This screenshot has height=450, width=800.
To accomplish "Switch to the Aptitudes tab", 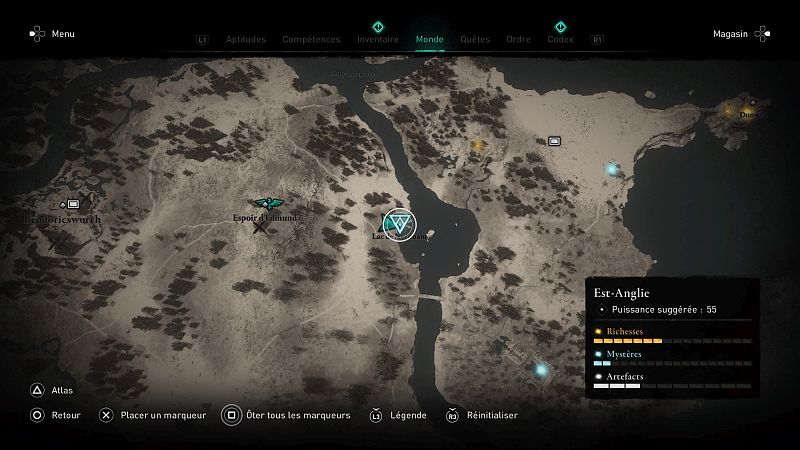I will click(x=246, y=40).
